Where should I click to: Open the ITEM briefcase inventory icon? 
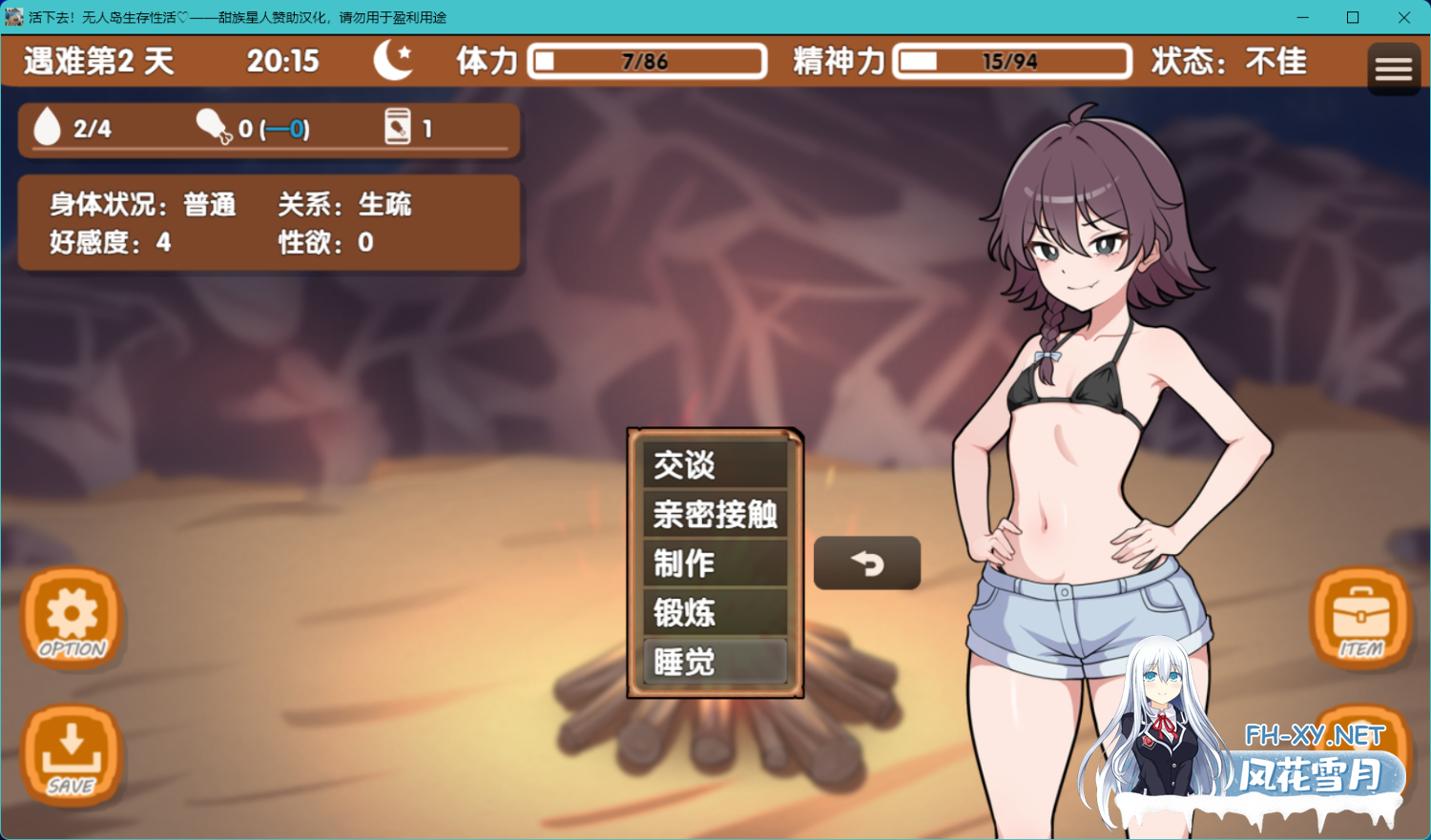(x=1360, y=618)
